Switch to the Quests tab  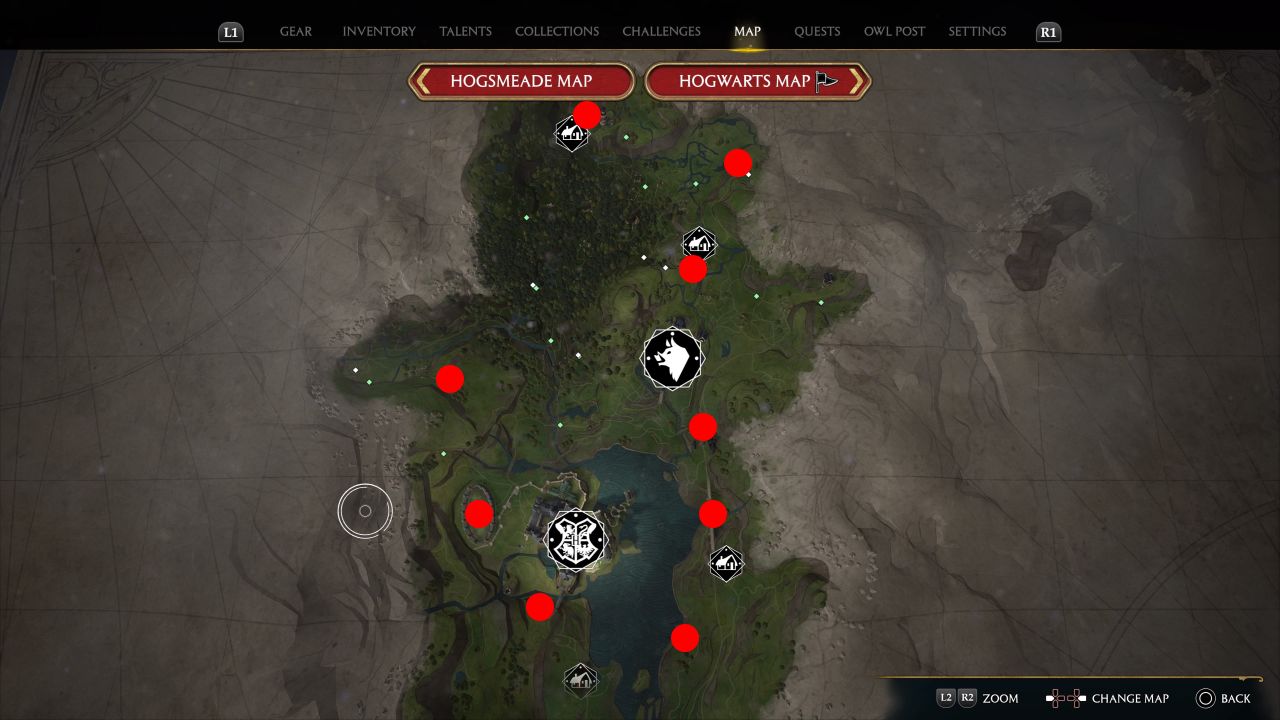pyautogui.click(x=817, y=31)
